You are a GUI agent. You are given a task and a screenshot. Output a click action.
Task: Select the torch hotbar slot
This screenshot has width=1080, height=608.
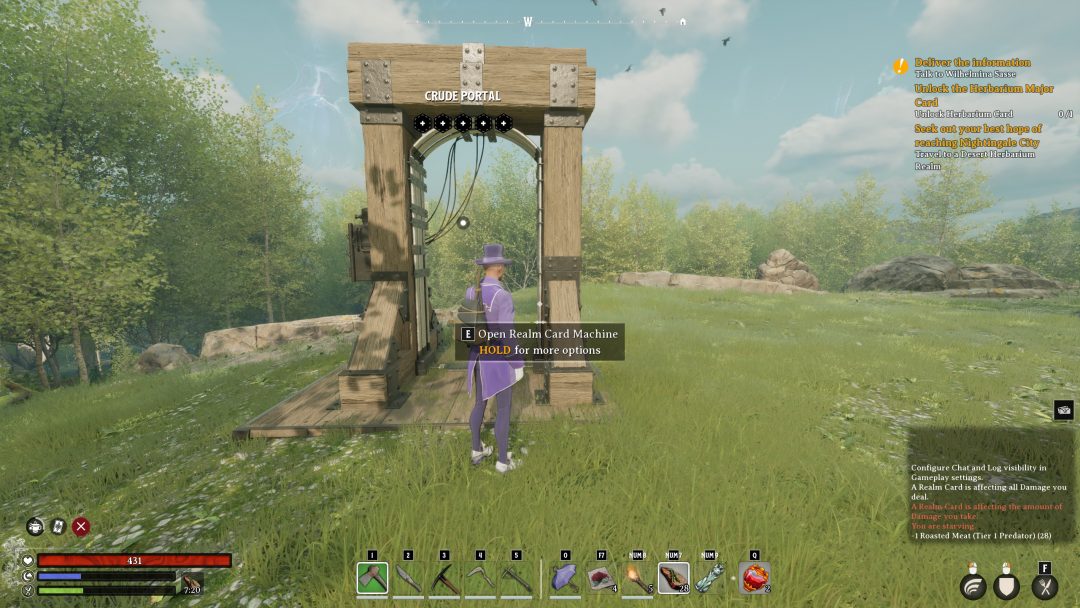637,578
